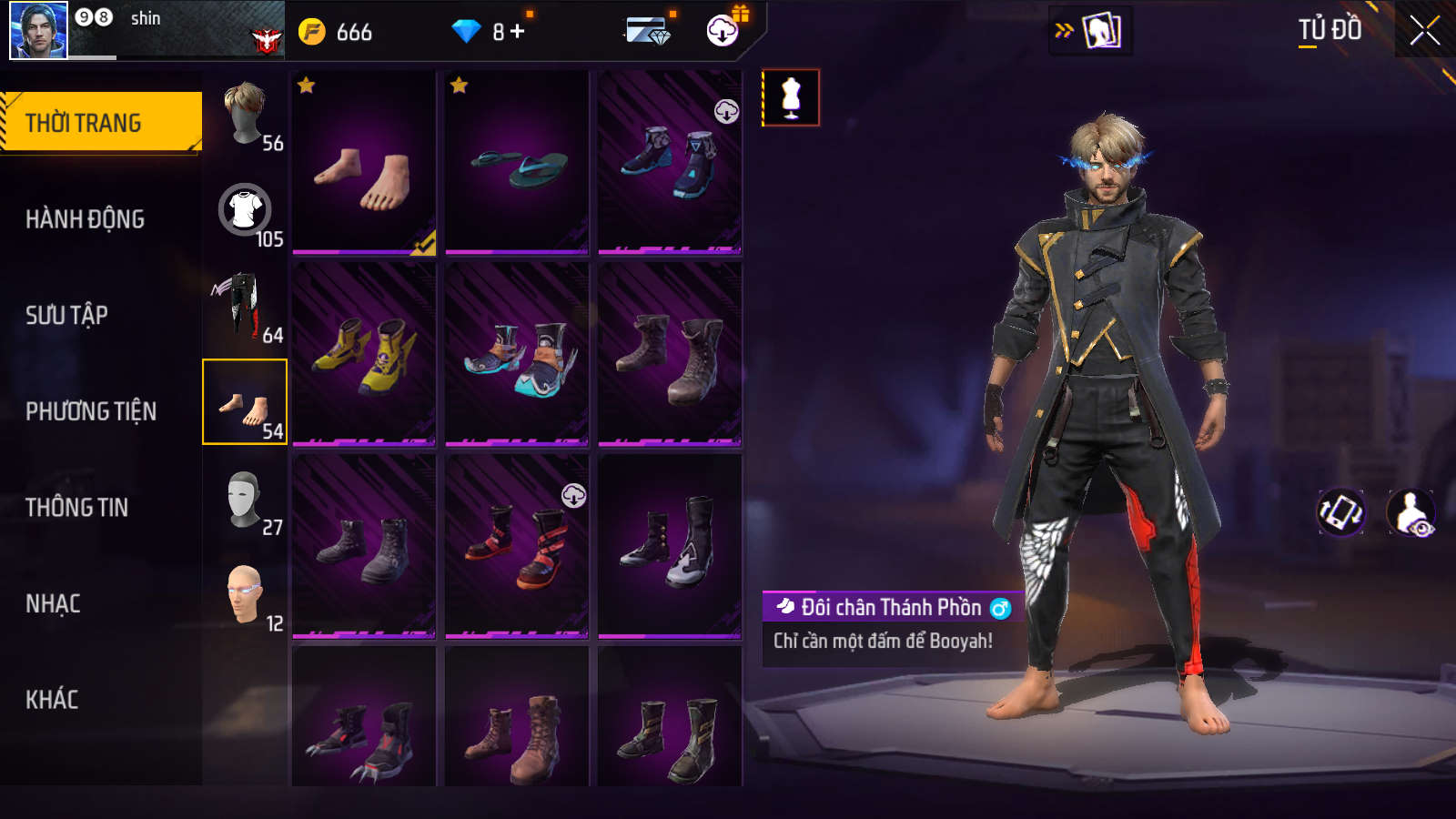The width and height of the screenshot is (1456, 819).
Task: Open the NHẠC music tab
Action: (53, 603)
